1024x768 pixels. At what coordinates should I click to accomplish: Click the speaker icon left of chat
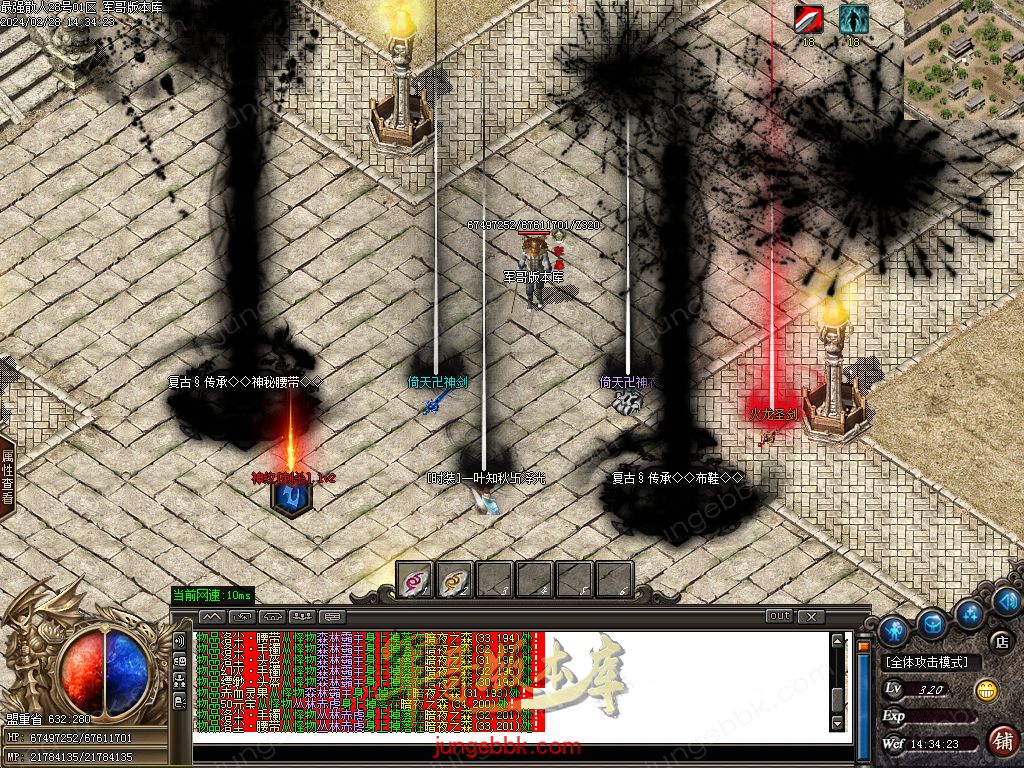(180, 640)
